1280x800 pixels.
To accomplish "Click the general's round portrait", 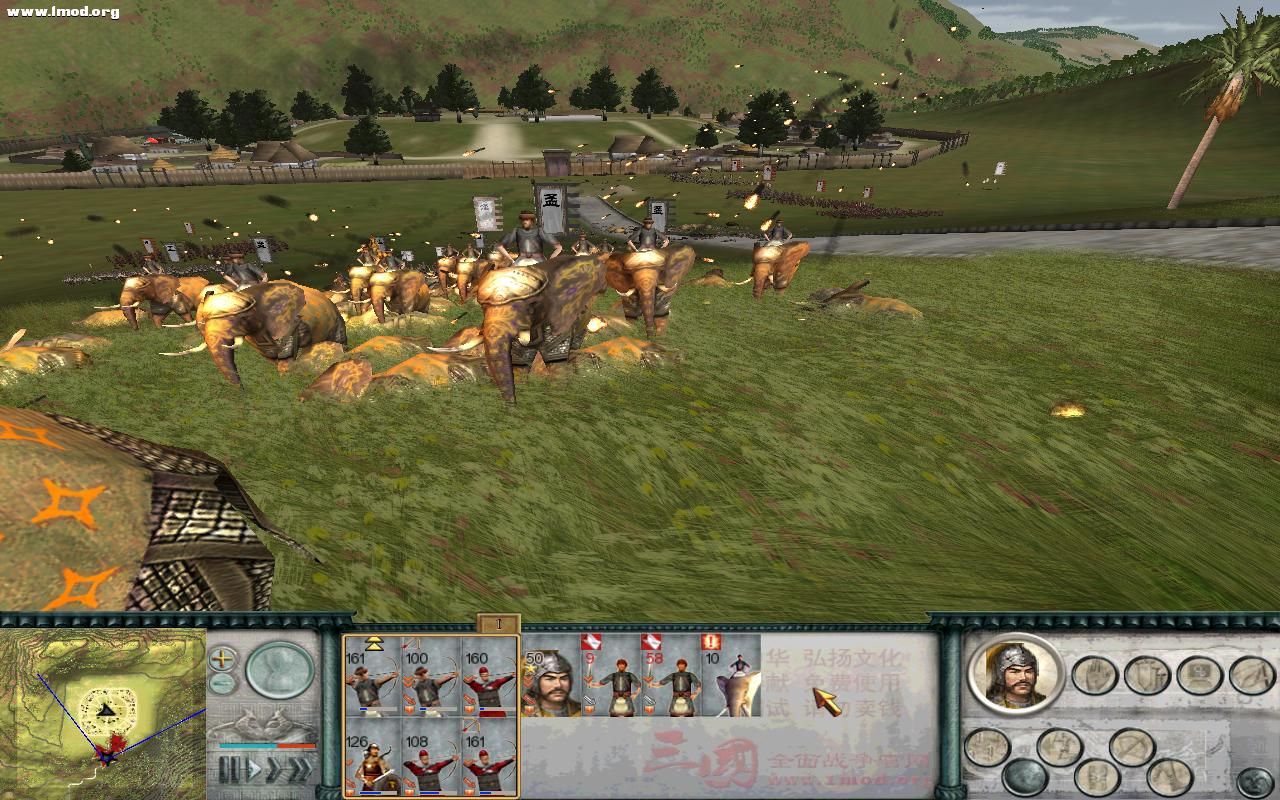I will point(1015,673).
